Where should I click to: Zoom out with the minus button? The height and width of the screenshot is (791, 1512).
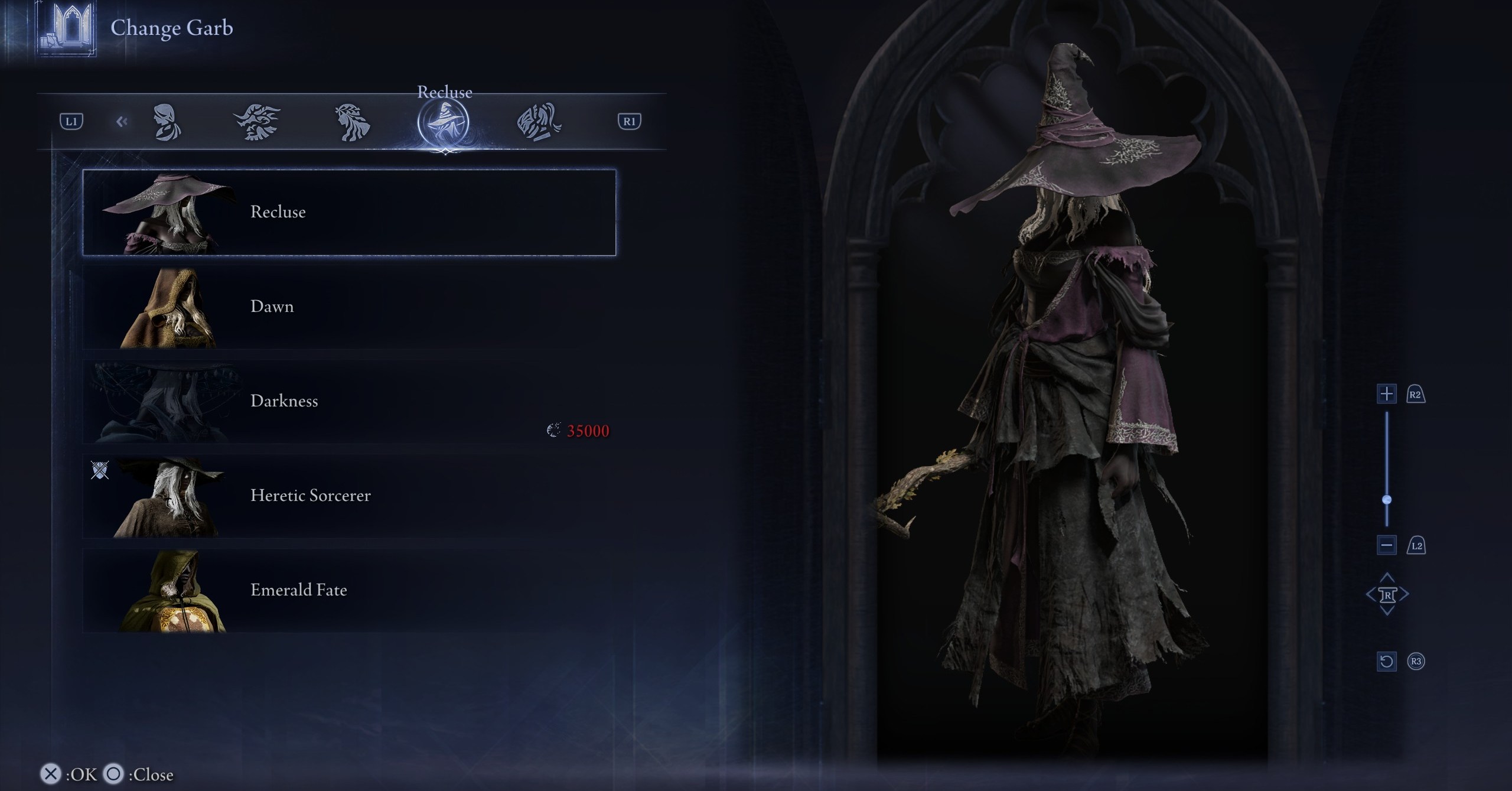[x=1386, y=545]
